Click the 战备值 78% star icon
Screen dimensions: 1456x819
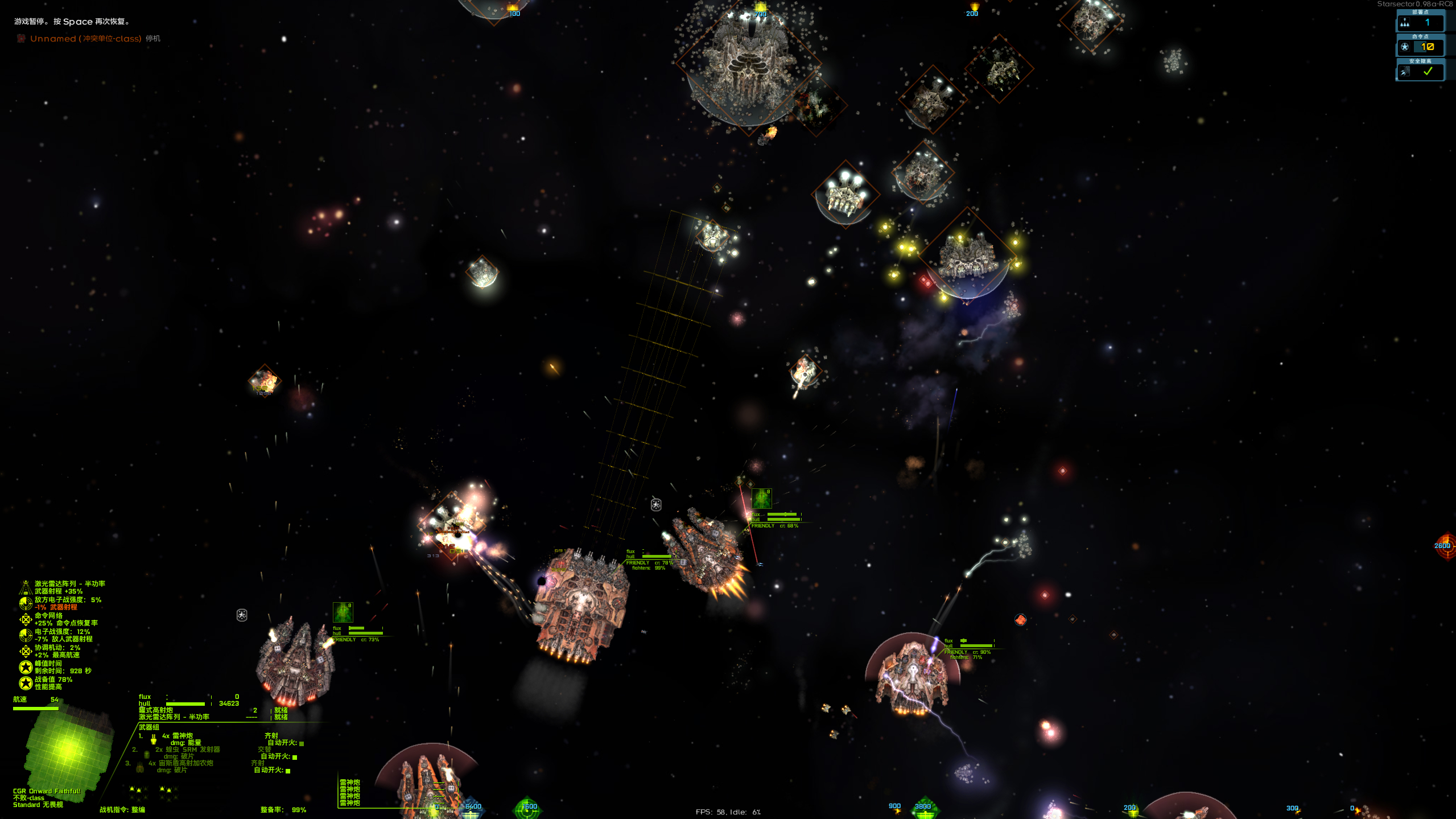click(26, 683)
